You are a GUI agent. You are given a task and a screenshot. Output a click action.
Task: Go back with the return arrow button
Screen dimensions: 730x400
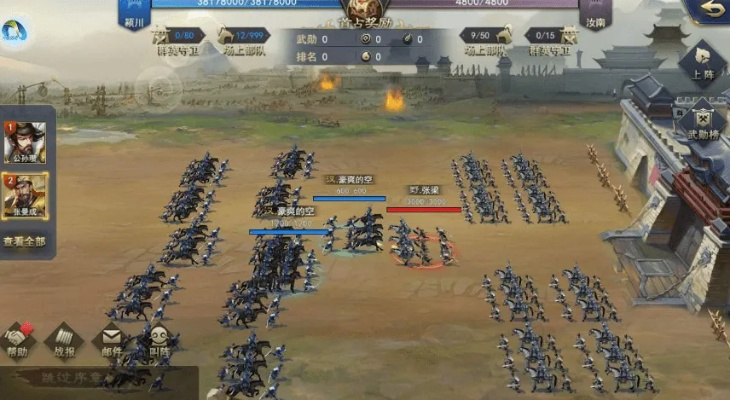(712, 9)
